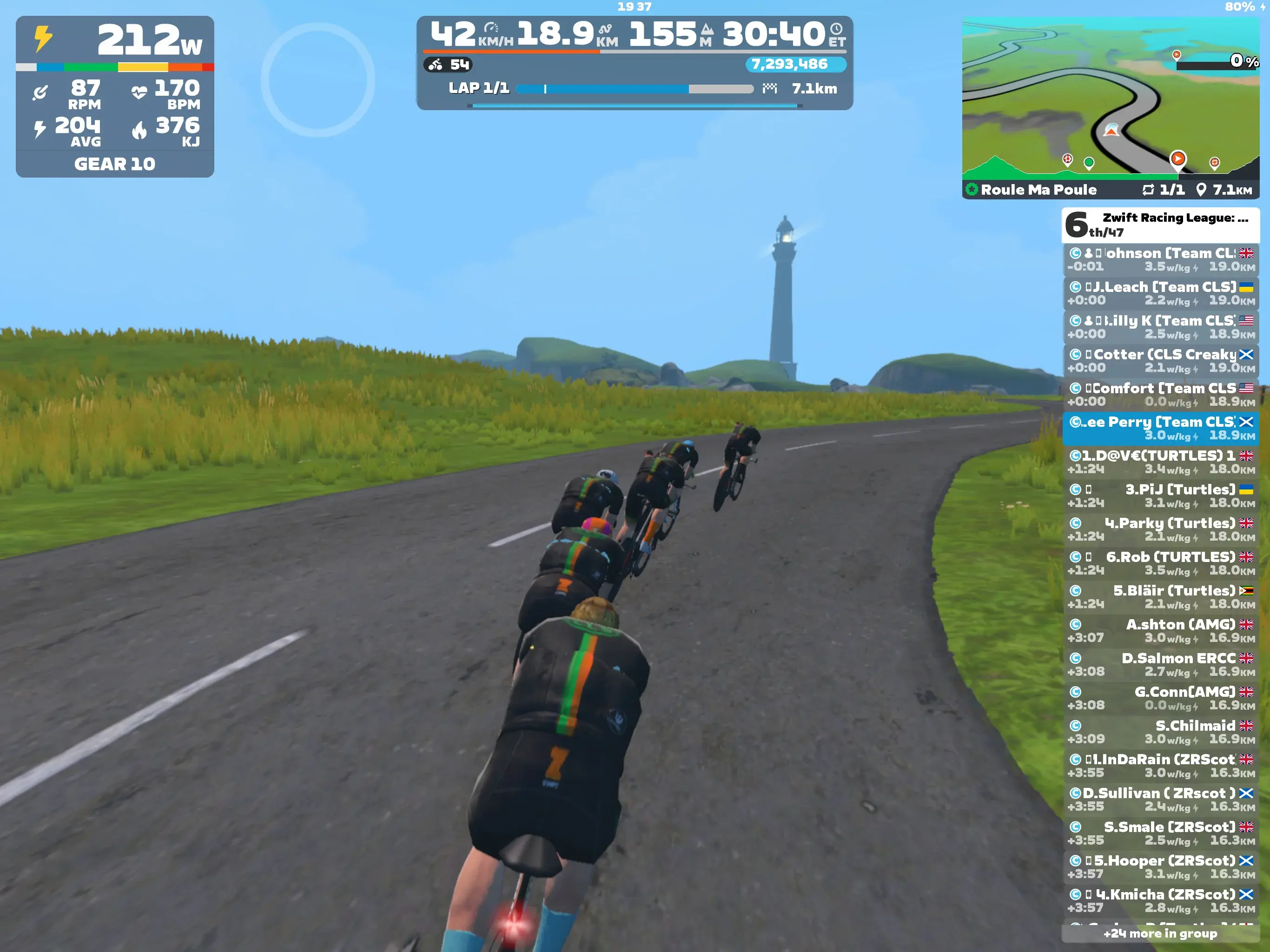The image size is (1270, 952).
Task: Select D.Salmon ERCC in the list
Action: 1160,664
